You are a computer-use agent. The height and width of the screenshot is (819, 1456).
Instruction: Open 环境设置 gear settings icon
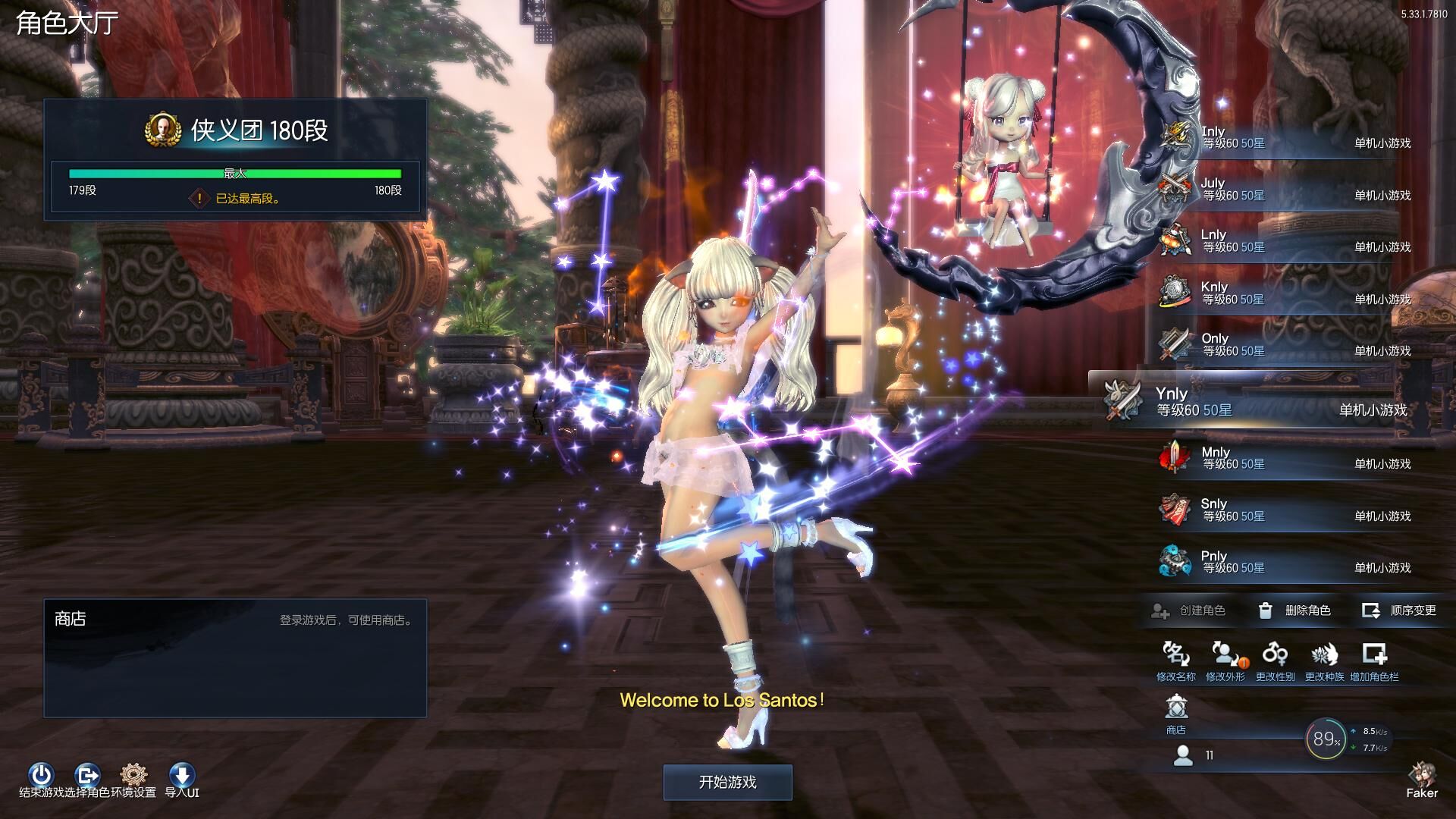(133, 775)
